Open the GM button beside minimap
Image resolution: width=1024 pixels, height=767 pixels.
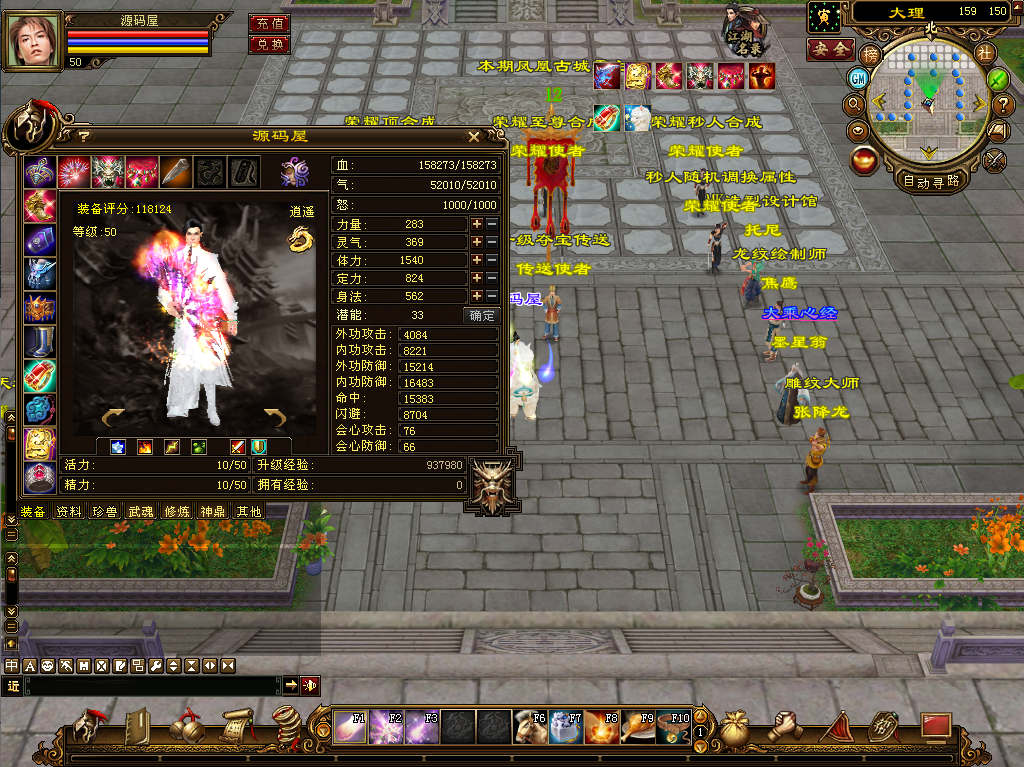(858, 78)
